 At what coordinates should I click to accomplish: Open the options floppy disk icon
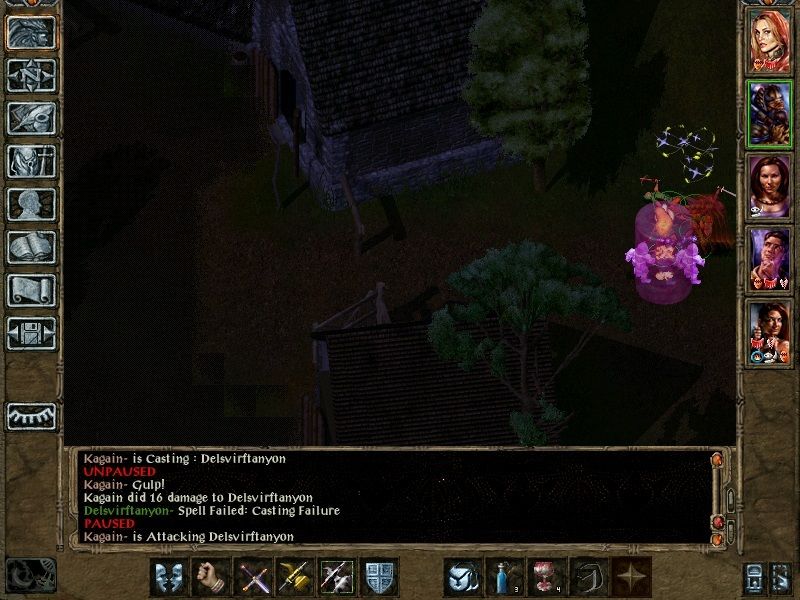click(31, 333)
